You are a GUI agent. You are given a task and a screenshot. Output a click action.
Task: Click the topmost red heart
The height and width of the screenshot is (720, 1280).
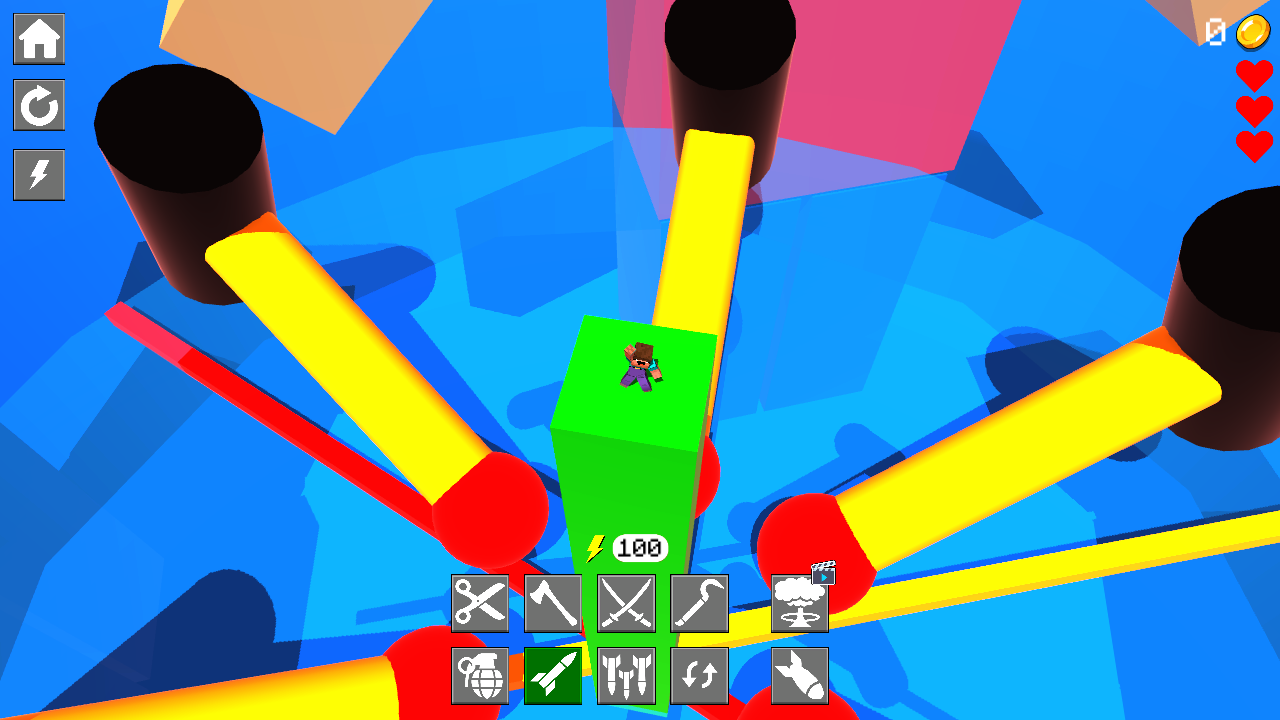coord(1253,76)
